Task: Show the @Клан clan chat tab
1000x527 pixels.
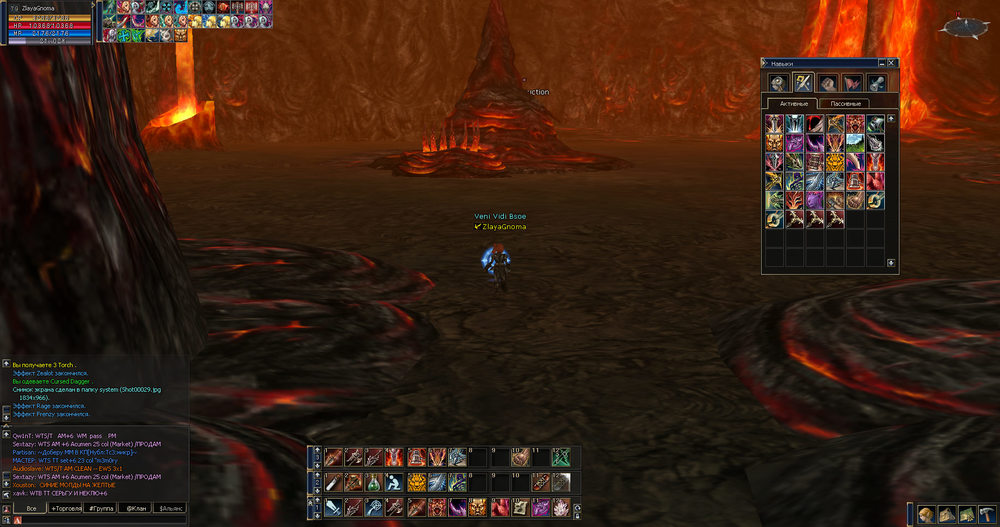Action: (135, 509)
